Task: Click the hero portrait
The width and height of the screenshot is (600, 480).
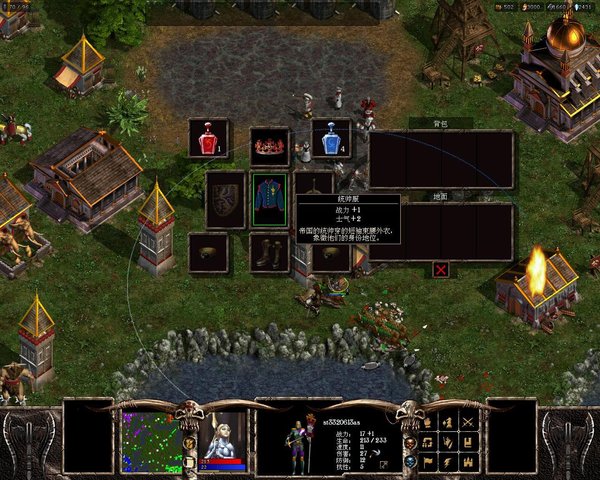Action: [x=222, y=435]
